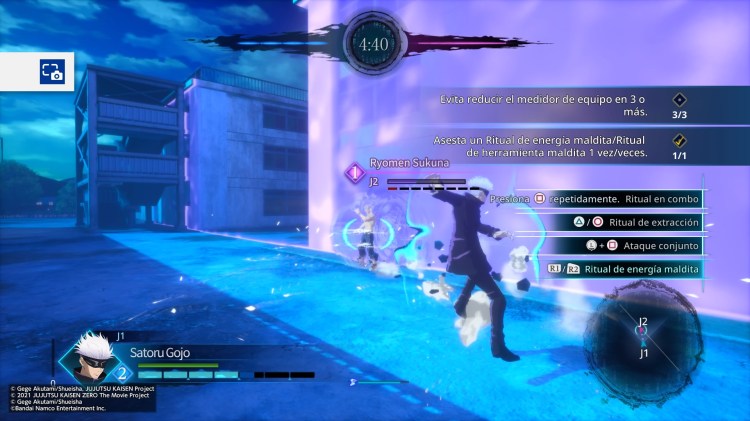Select the "Ritual de extracción" move entry
750x421 pixels.
point(630,222)
